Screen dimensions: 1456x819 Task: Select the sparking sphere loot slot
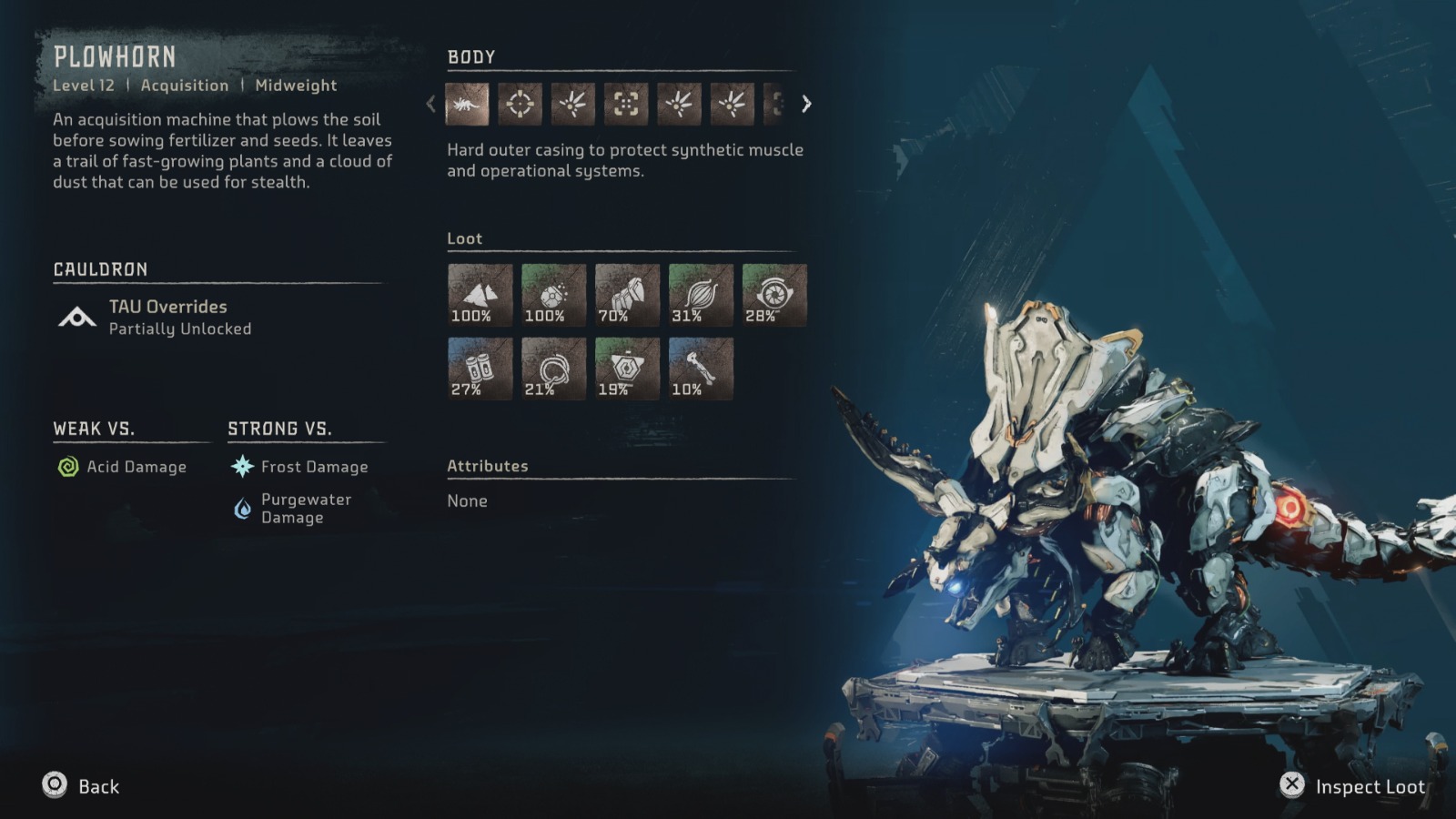553,295
